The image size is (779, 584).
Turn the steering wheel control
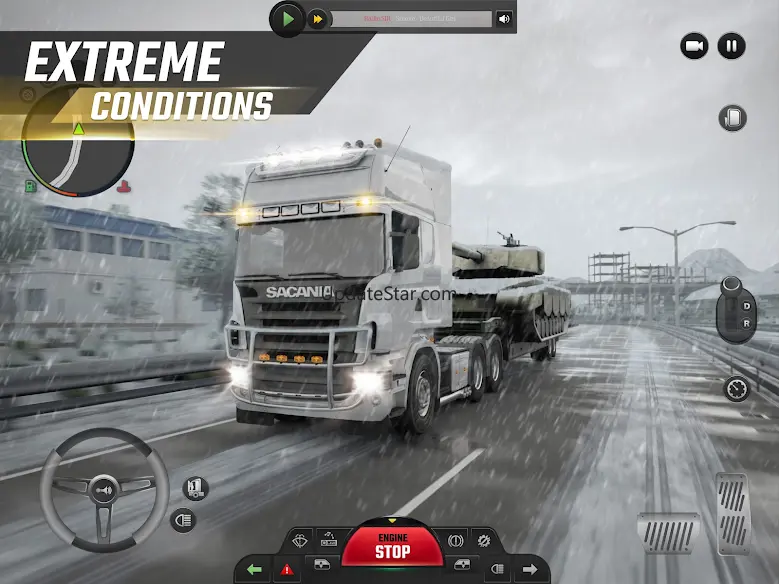pos(103,491)
